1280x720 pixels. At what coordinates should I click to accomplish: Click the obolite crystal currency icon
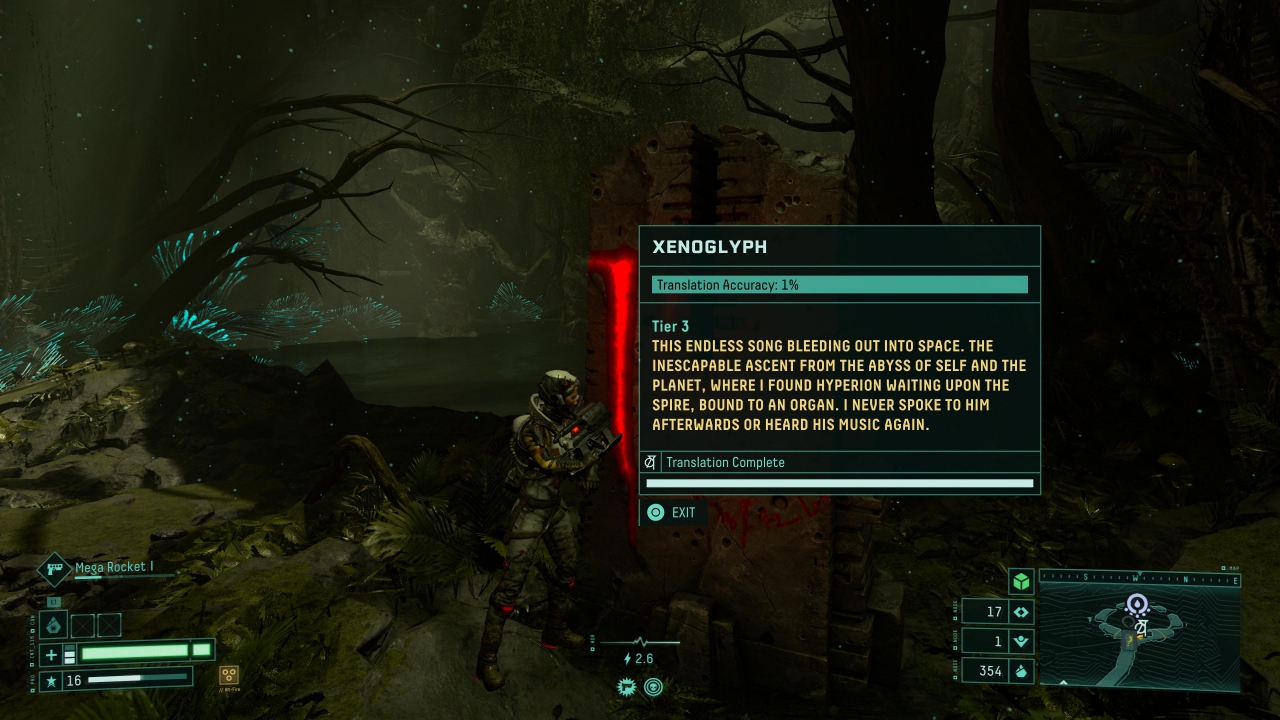click(x=1022, y=671)
